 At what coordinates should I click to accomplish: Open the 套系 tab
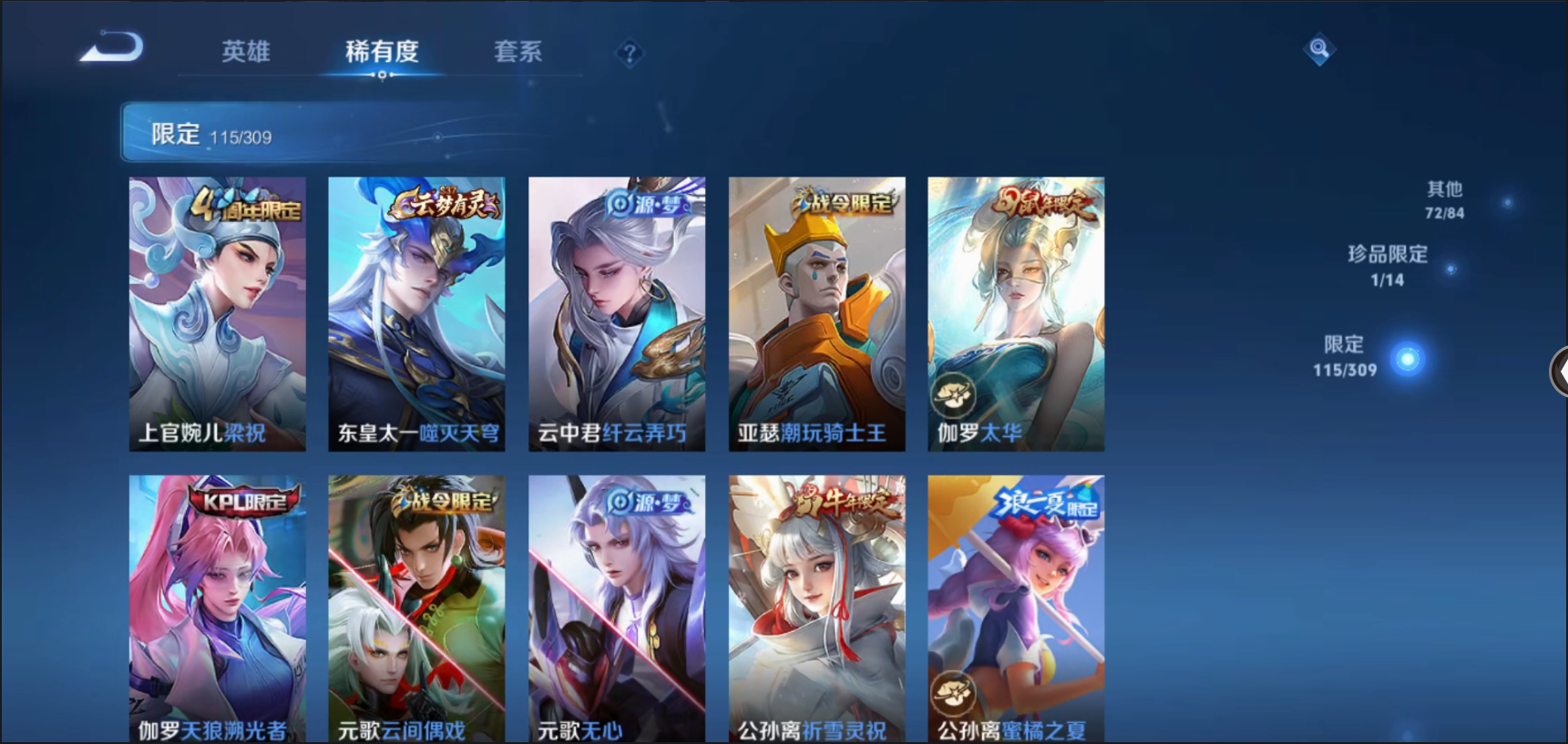coord(518,51)
